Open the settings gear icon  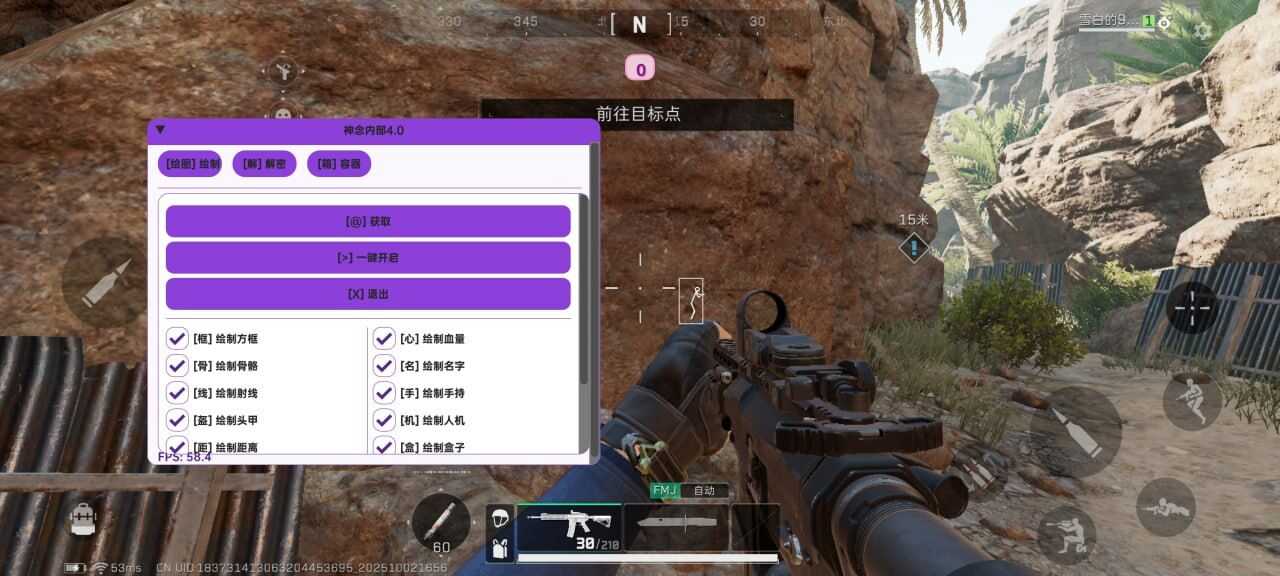click(1202, 30)
